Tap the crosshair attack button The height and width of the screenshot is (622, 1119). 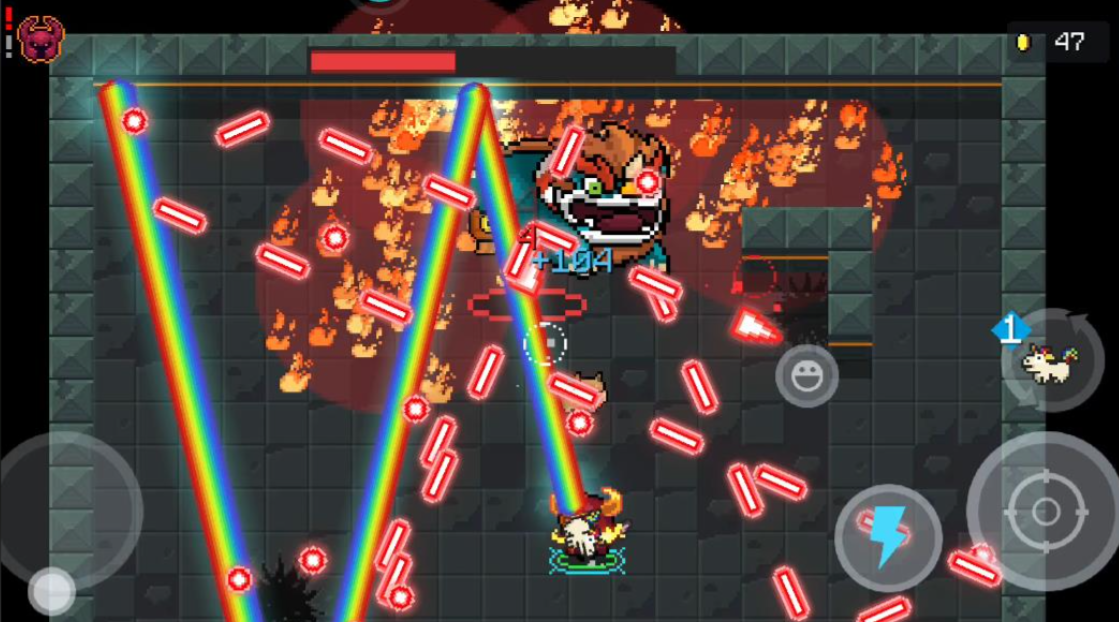coord(1044,511)
